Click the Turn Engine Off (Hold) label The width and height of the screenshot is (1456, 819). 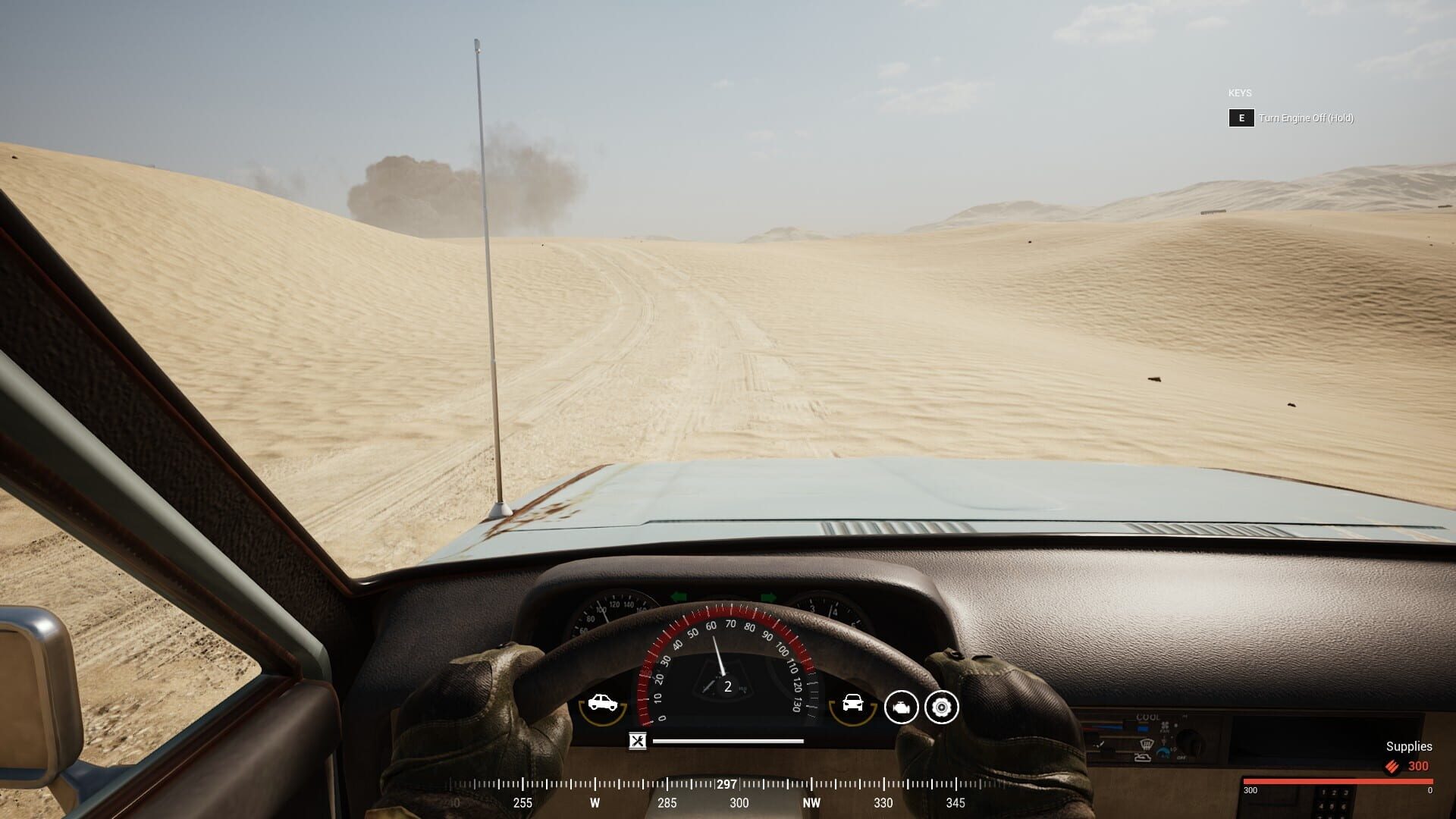coord(1306,118)
